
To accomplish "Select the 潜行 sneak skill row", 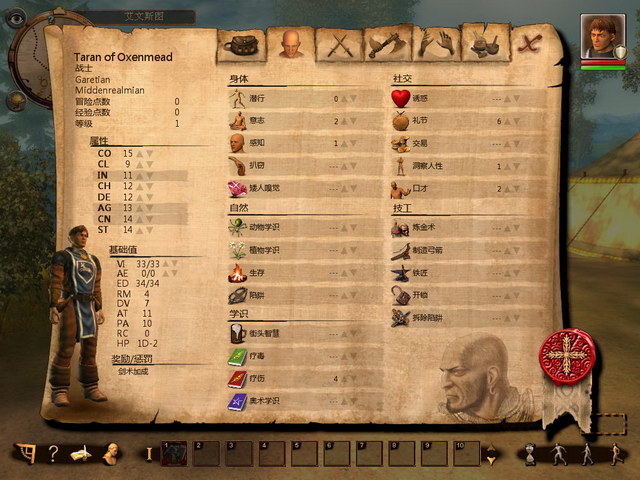I will [300, 99].
